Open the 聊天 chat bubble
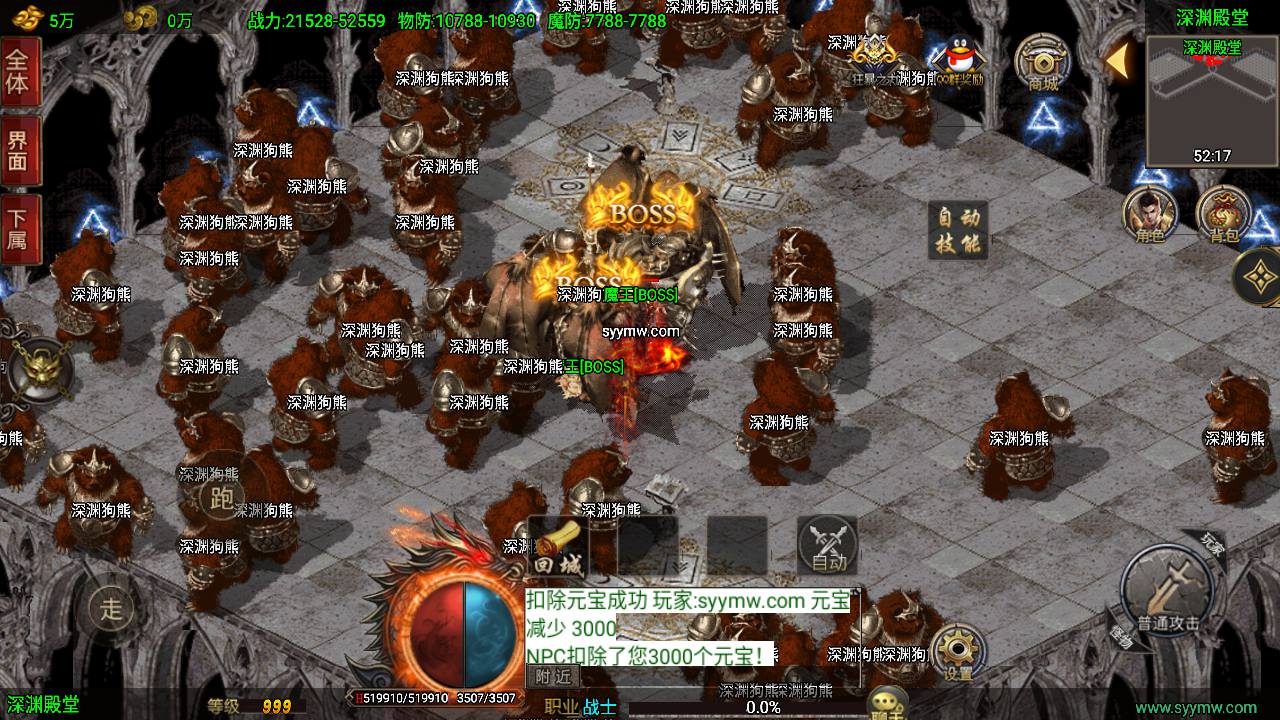1280x720 pixels. click(x=886, y=703)
